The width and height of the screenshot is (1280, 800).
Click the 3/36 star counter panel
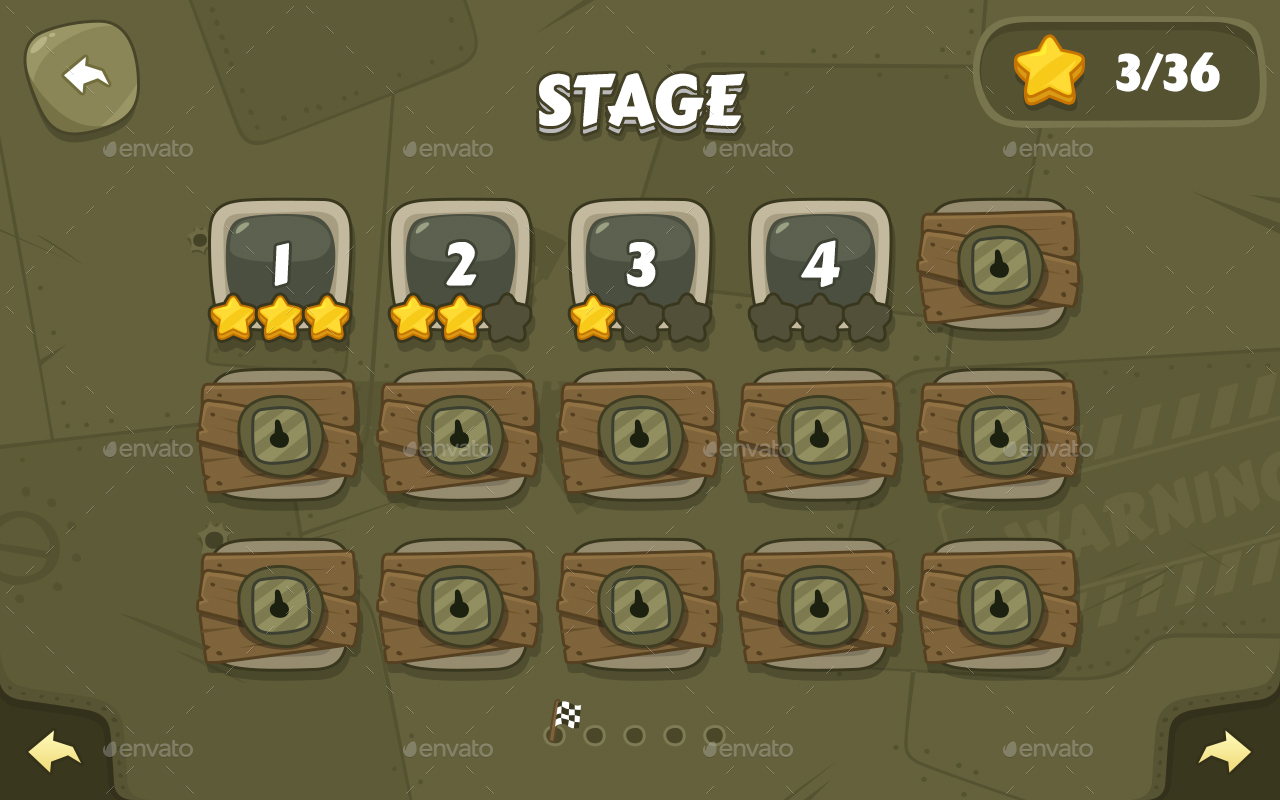[1120, 72]
